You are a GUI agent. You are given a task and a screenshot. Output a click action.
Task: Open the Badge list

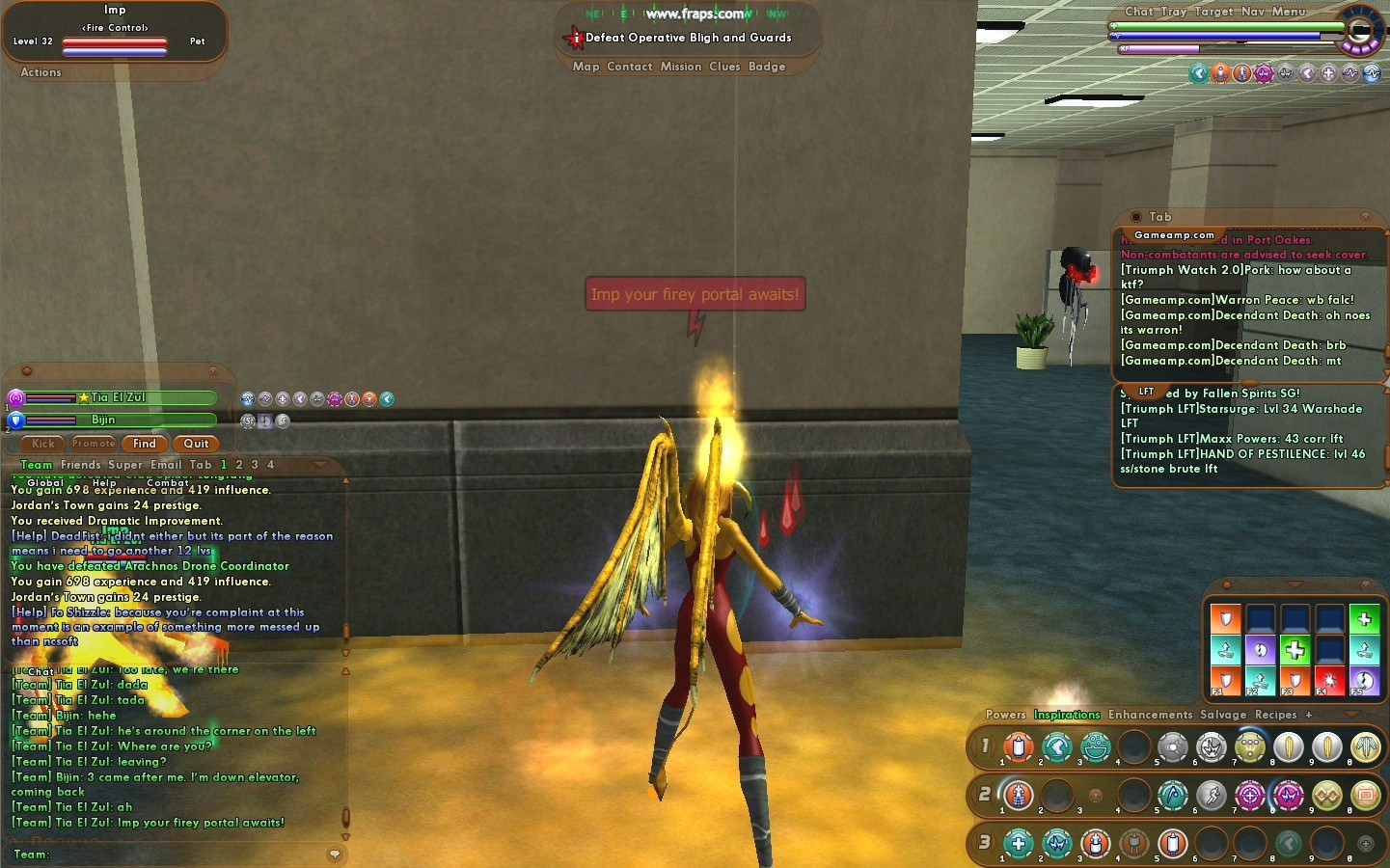(767, 67)
